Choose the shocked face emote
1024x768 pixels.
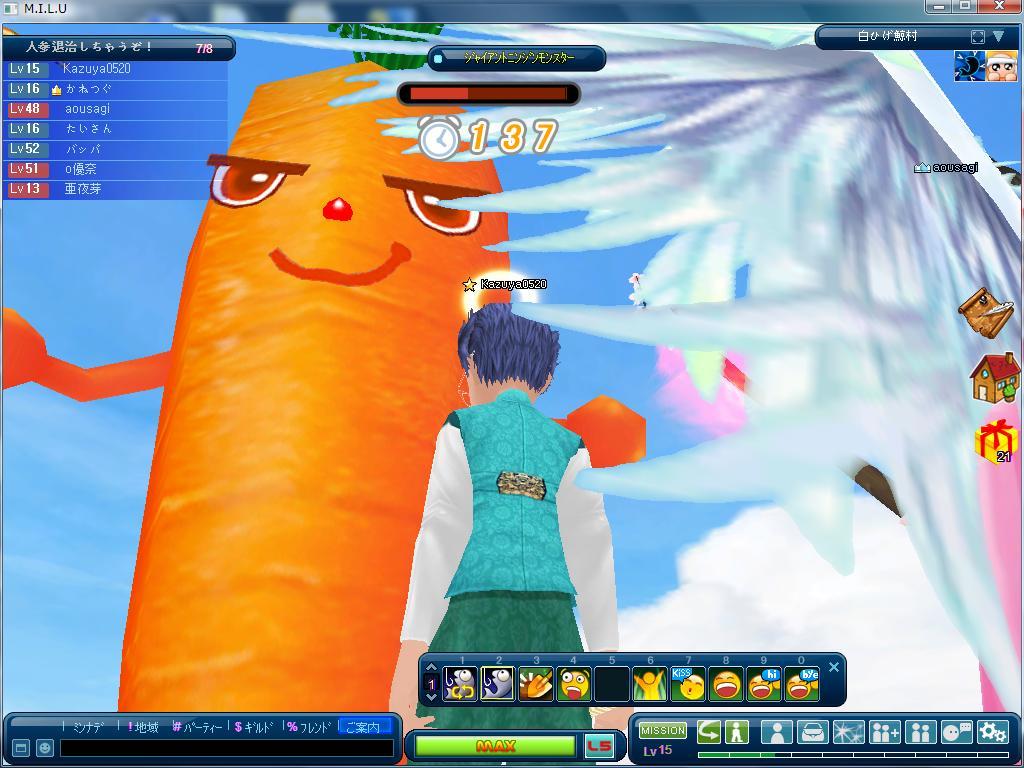(574, 684)
